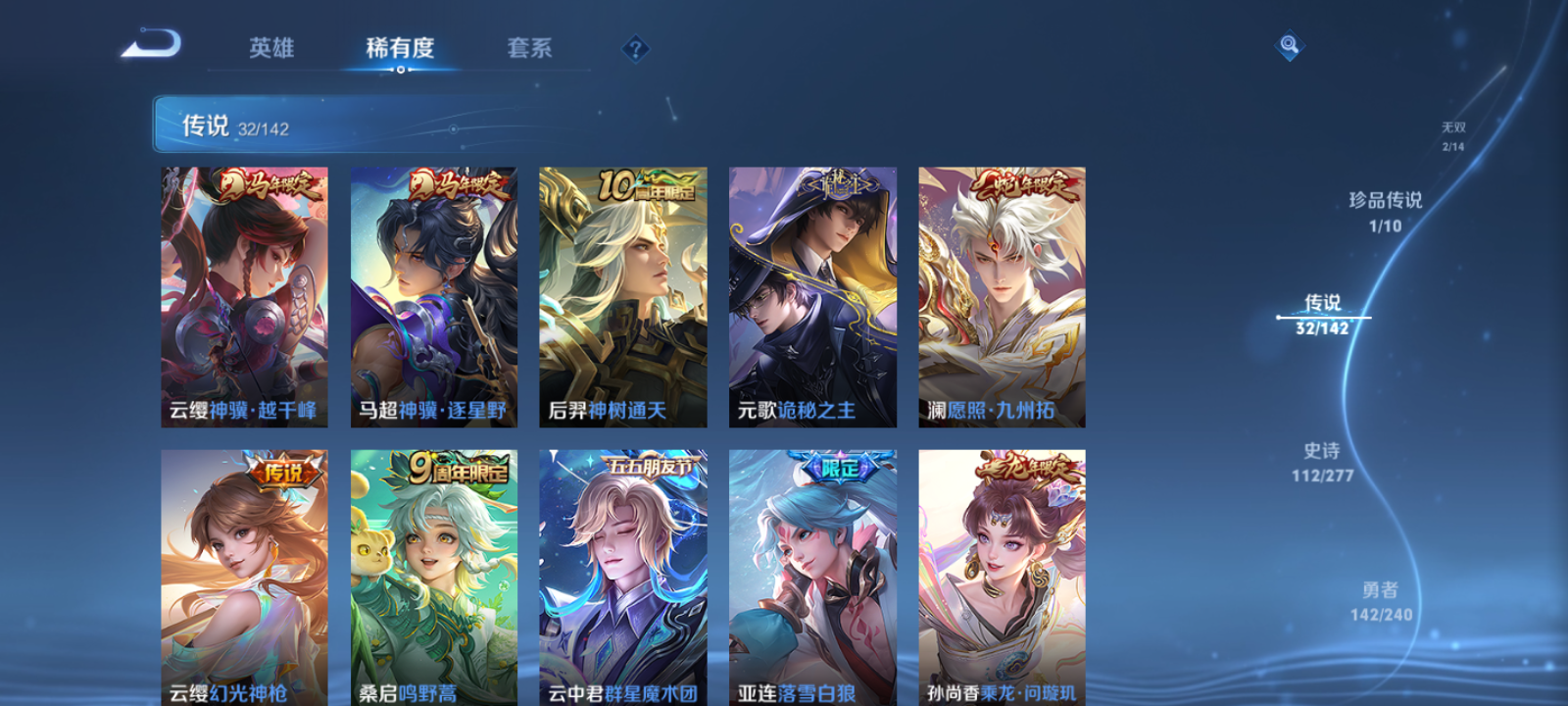Click the search magnifier icon at top right
This screenshot has height=706, width=1568.
[x=1288, y=43]
